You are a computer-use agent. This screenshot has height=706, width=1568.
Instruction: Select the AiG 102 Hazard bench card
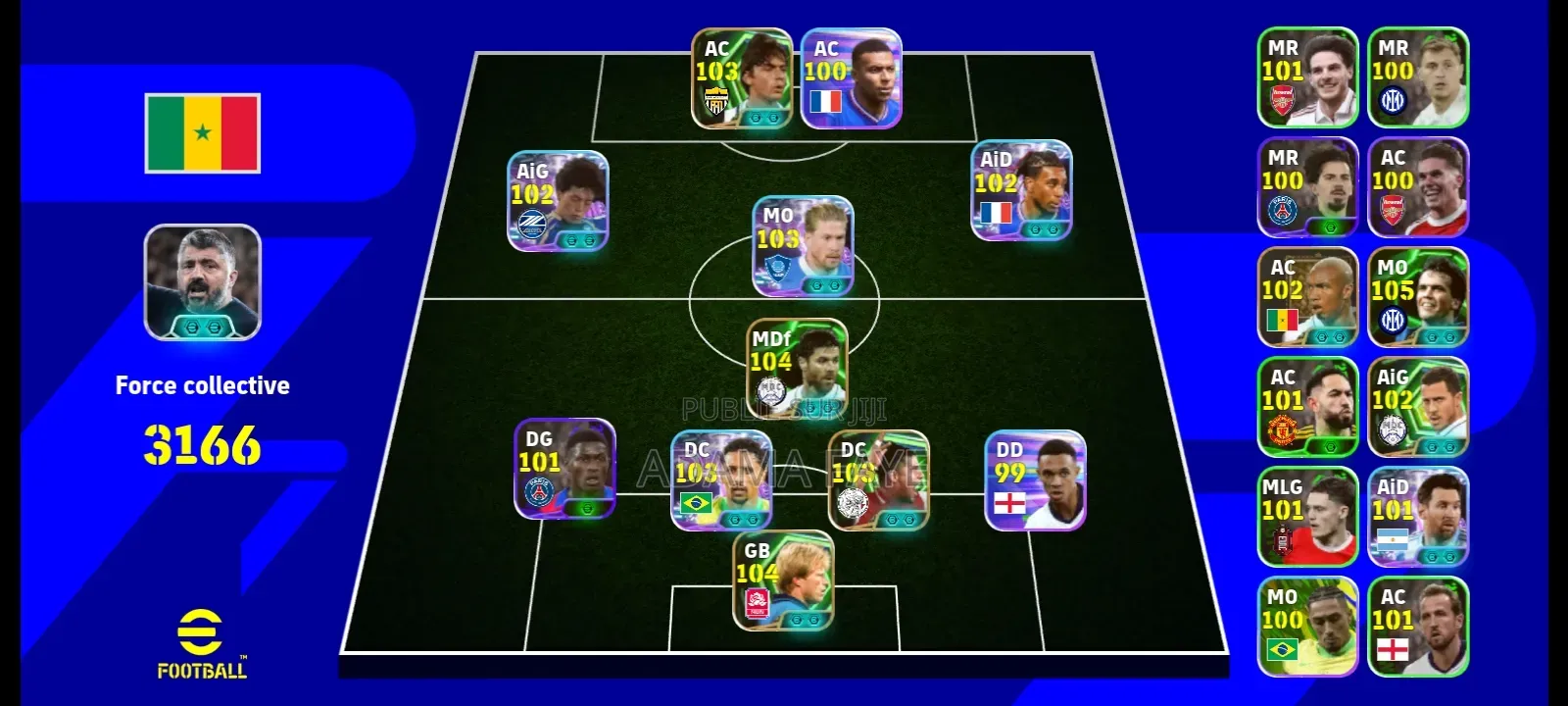1419,407
